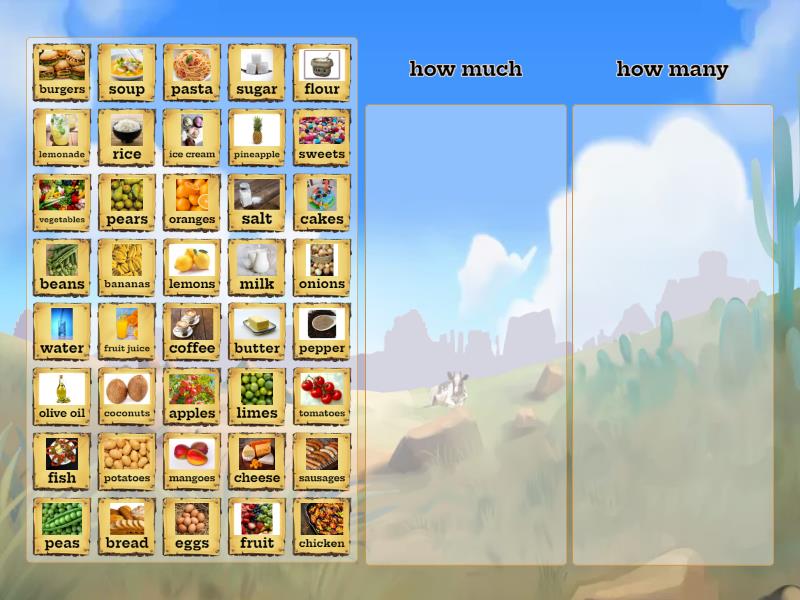Select the coffee card

tap(192, 332)
